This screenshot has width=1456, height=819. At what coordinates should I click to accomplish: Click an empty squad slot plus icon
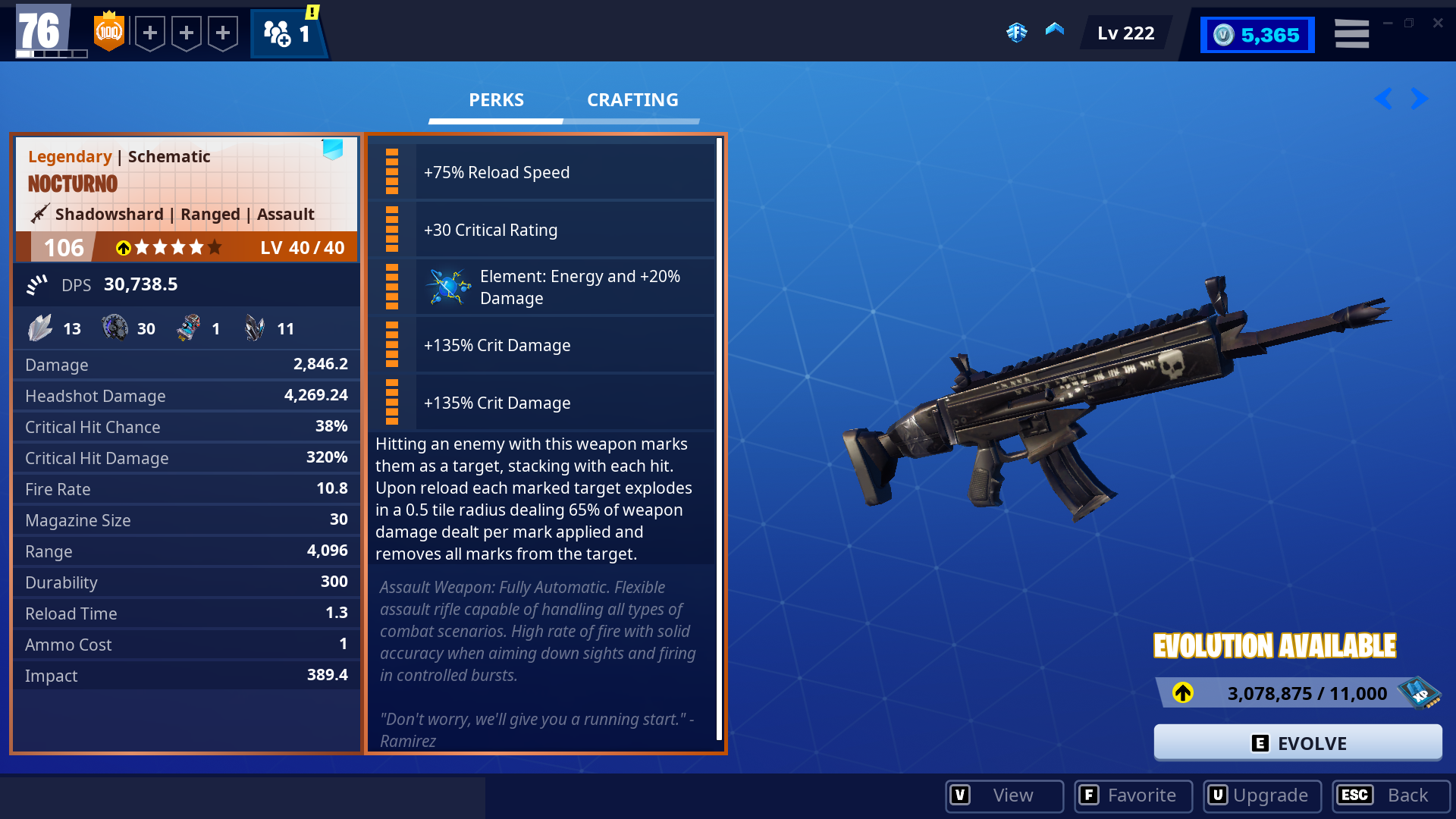(x=151, y=33)
